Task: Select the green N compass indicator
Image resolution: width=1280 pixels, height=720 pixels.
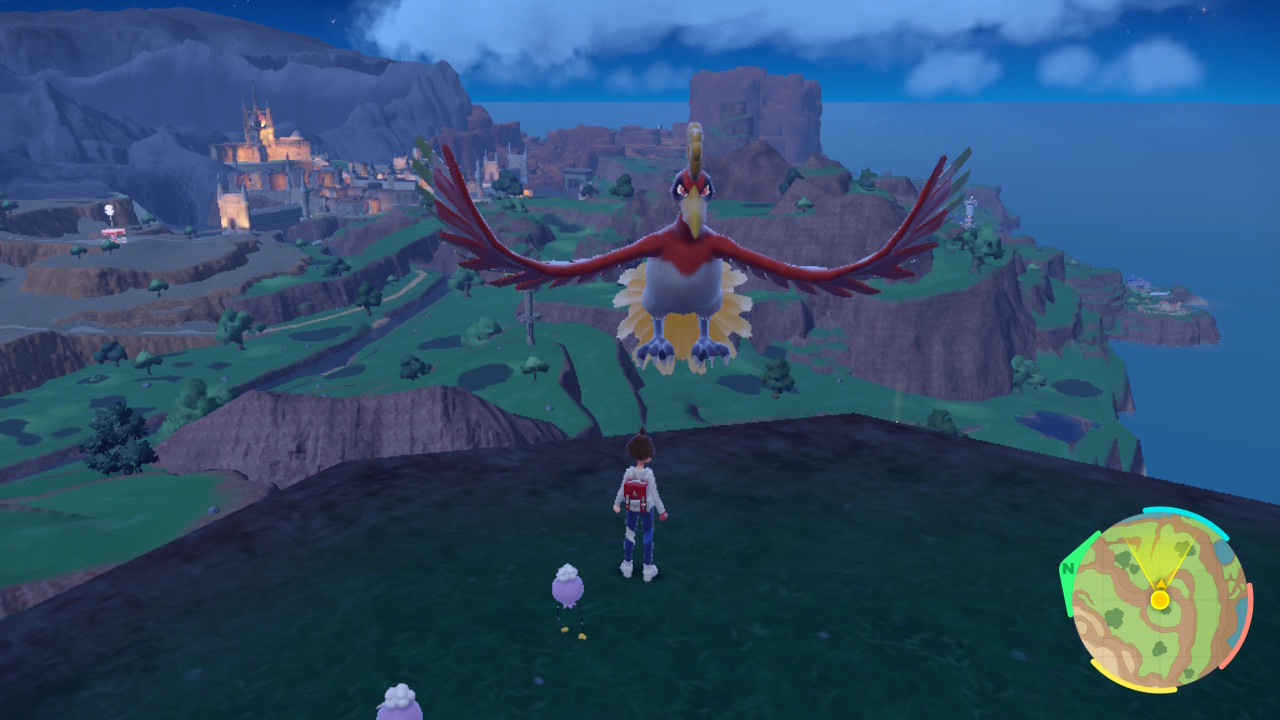Action: [1069, 570]
